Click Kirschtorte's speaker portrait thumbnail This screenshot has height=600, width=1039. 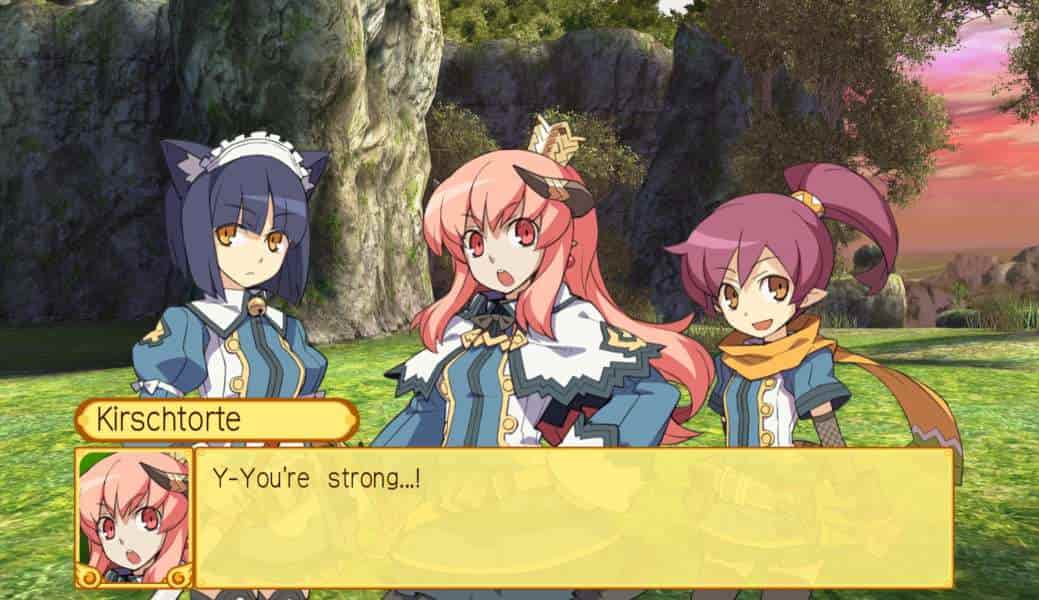pos(134,517)
